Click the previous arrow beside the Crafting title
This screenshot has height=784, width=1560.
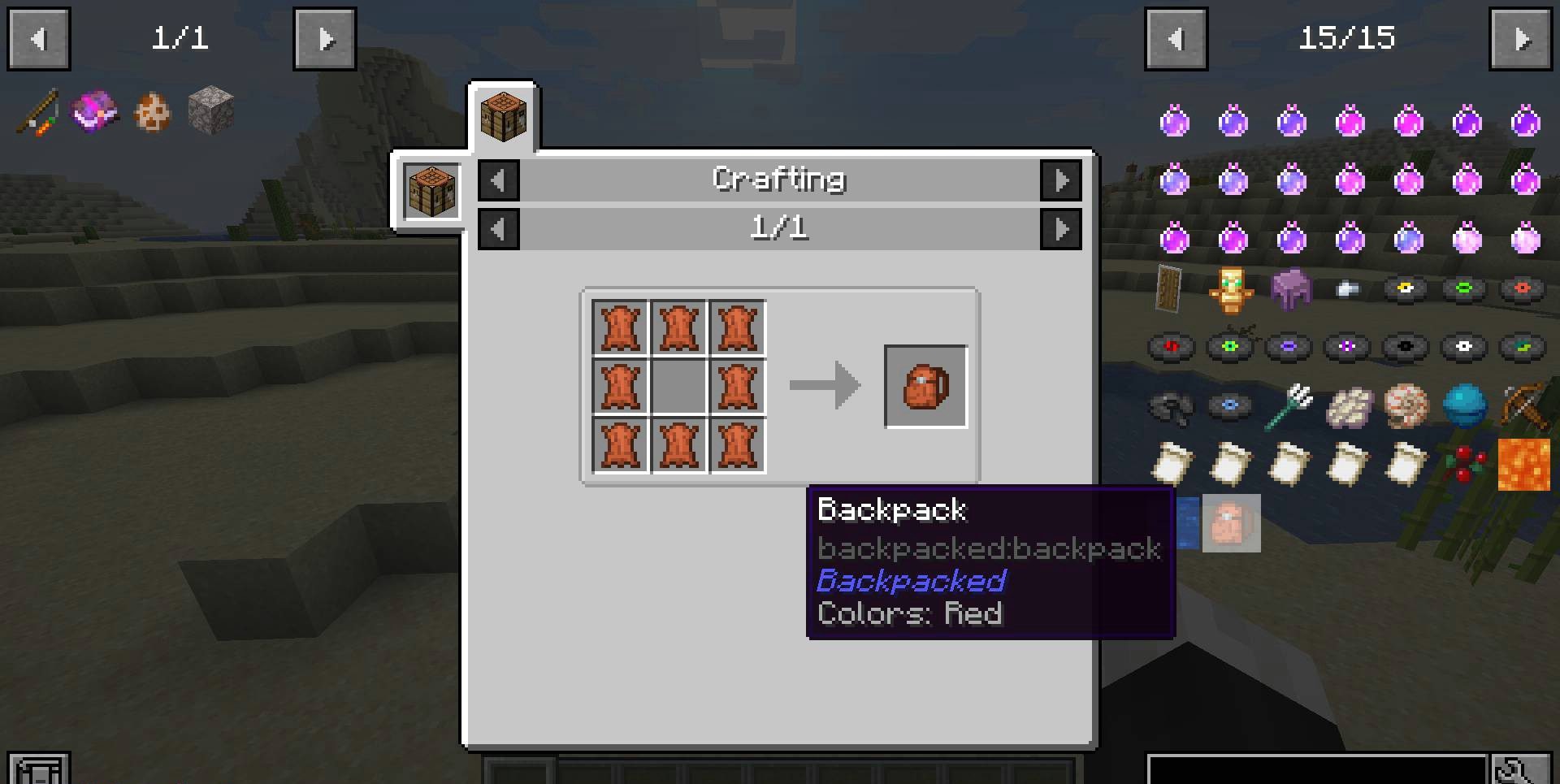pyautogui.click(x=498, y=180)
